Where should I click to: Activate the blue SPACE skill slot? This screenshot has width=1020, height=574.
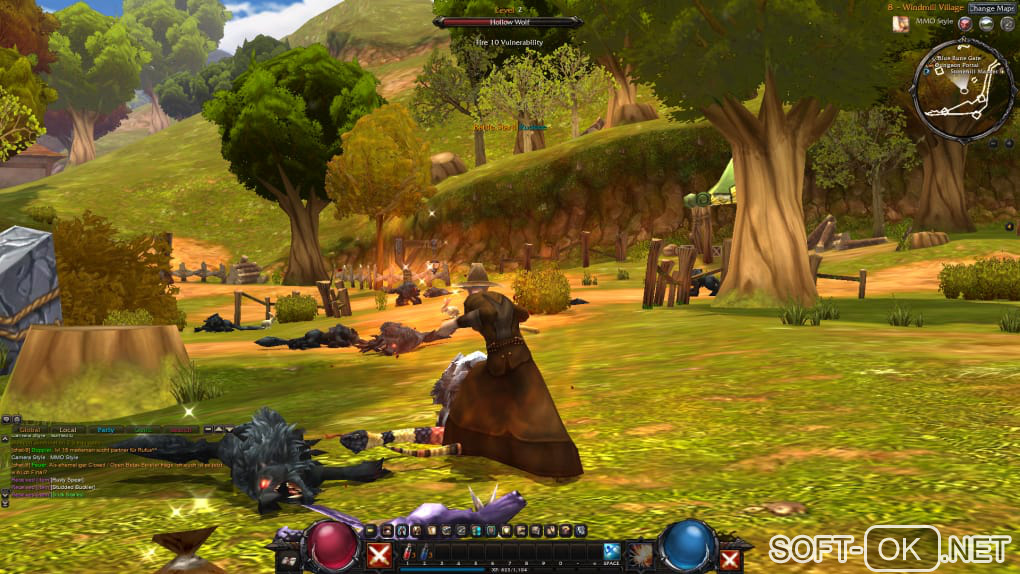coord(611,551)
